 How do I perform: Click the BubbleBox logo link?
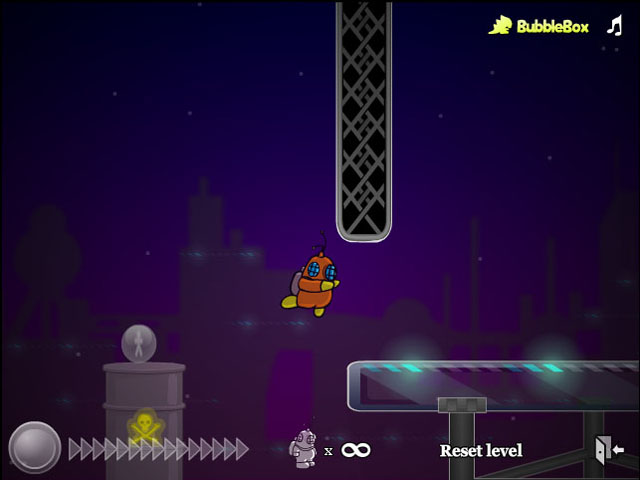click(x=540, y=26)
